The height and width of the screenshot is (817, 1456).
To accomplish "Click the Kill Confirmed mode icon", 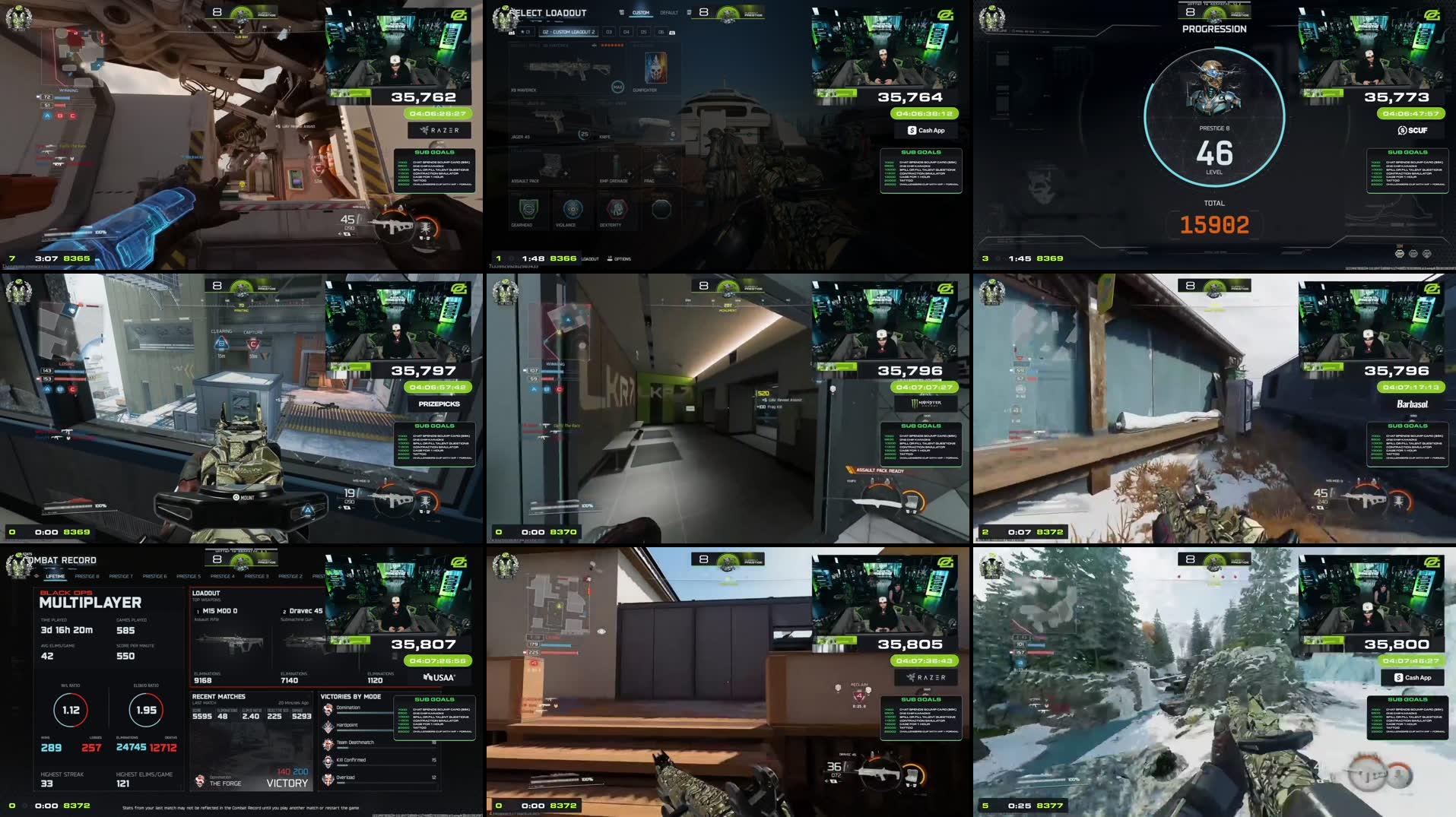I will pos(328,759).
